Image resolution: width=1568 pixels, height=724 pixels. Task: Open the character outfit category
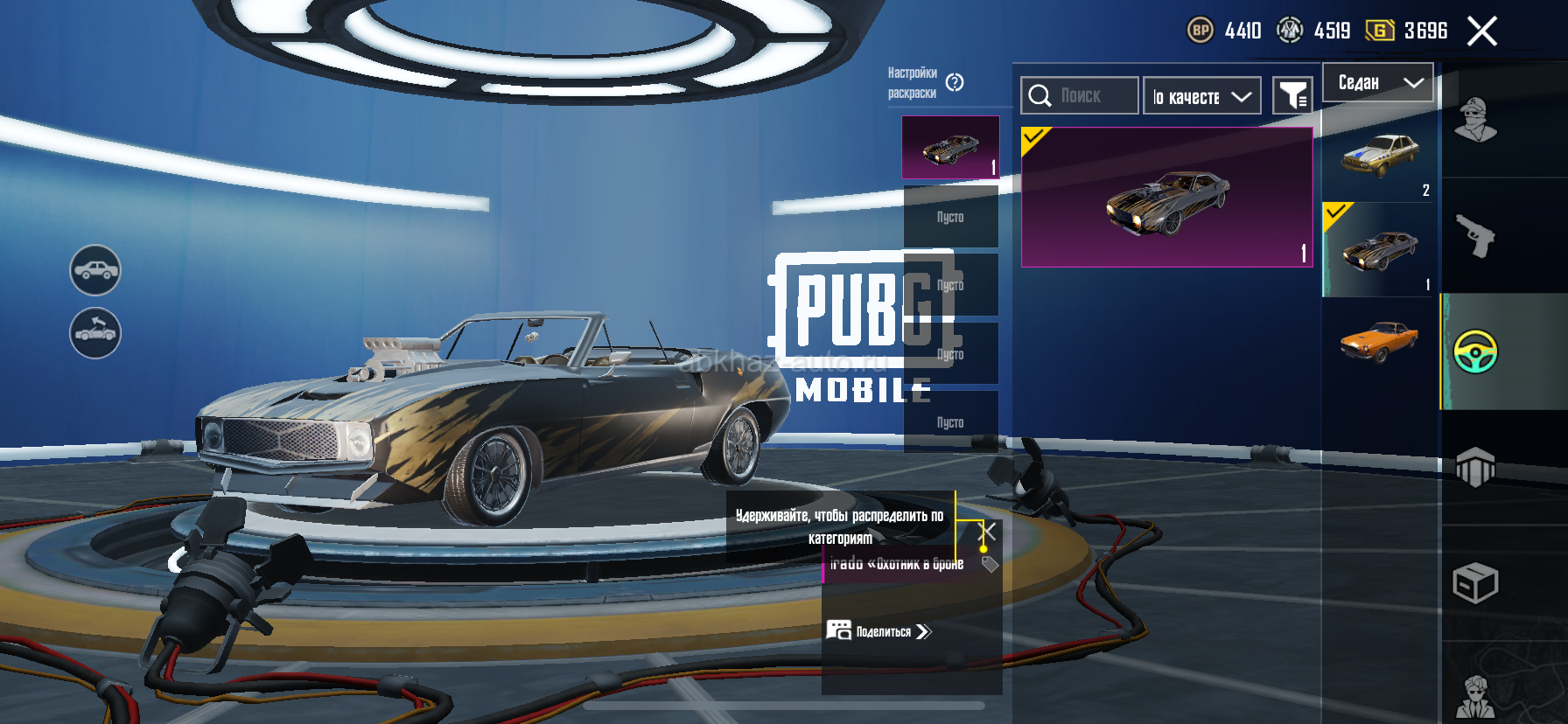[x=1475, y=121]
